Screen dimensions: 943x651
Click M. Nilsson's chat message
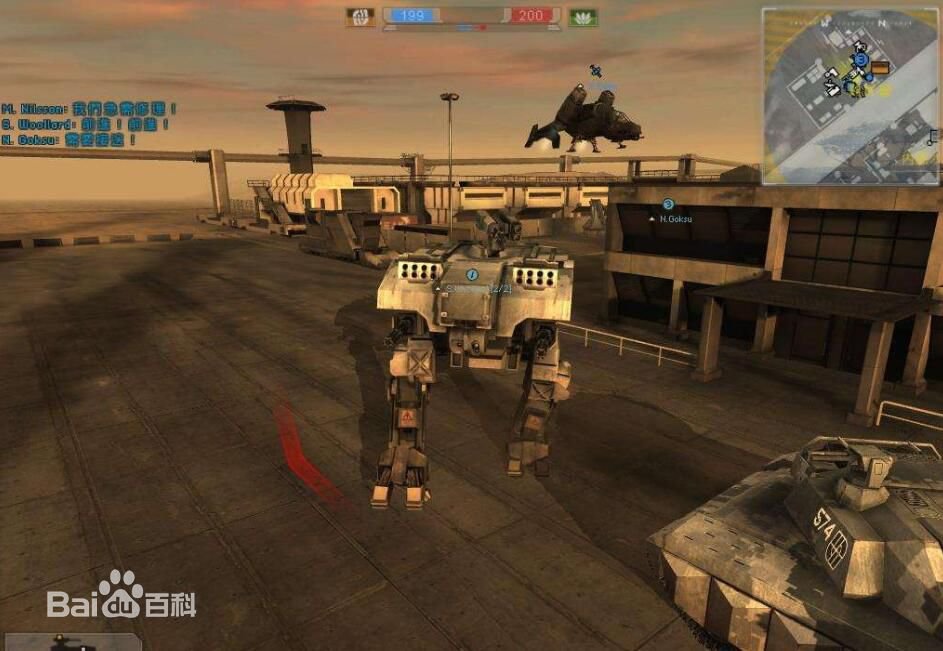90,108
